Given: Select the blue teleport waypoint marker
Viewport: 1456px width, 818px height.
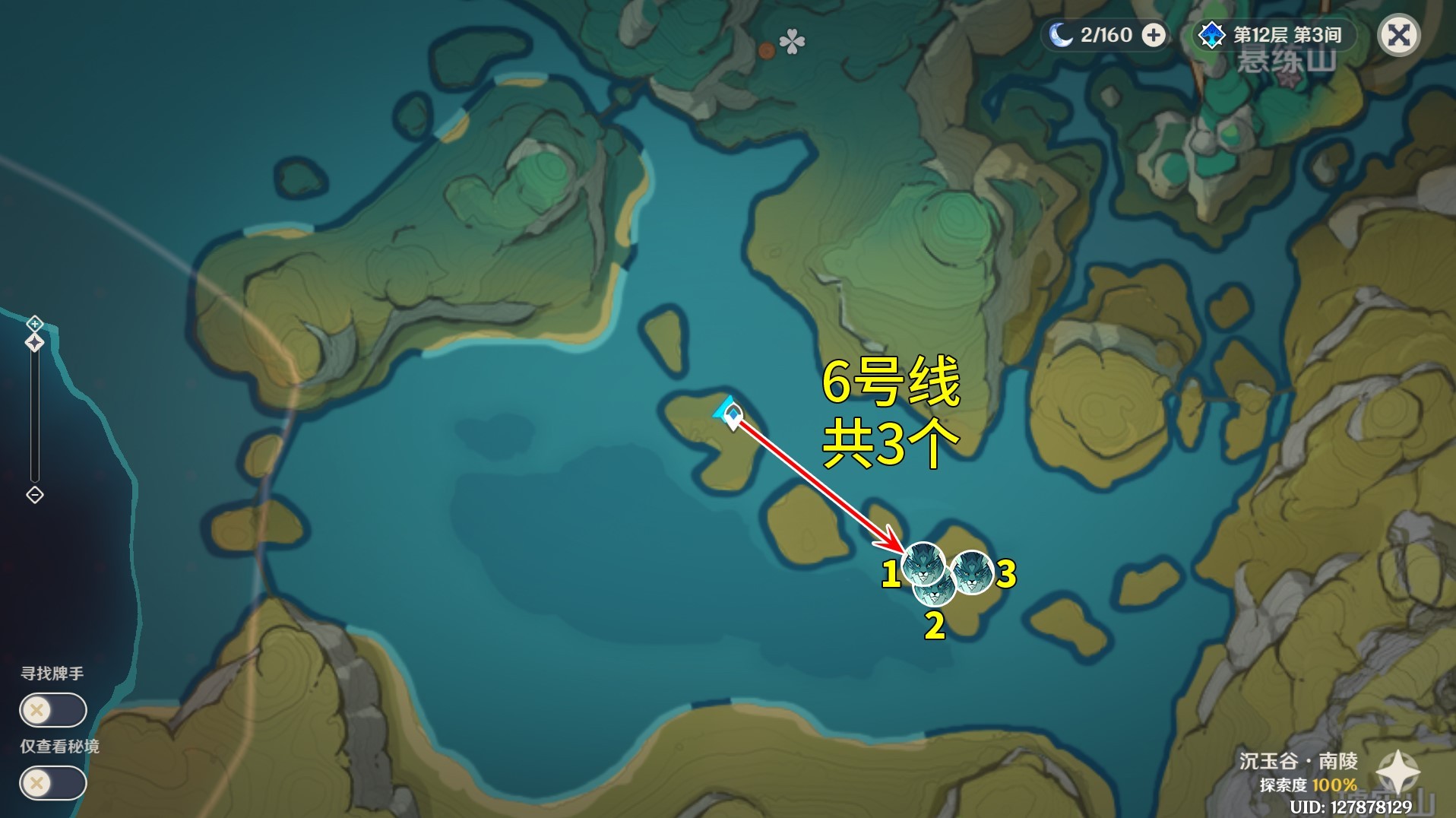Looking at the screenshot, I should [x=730, y=414].
